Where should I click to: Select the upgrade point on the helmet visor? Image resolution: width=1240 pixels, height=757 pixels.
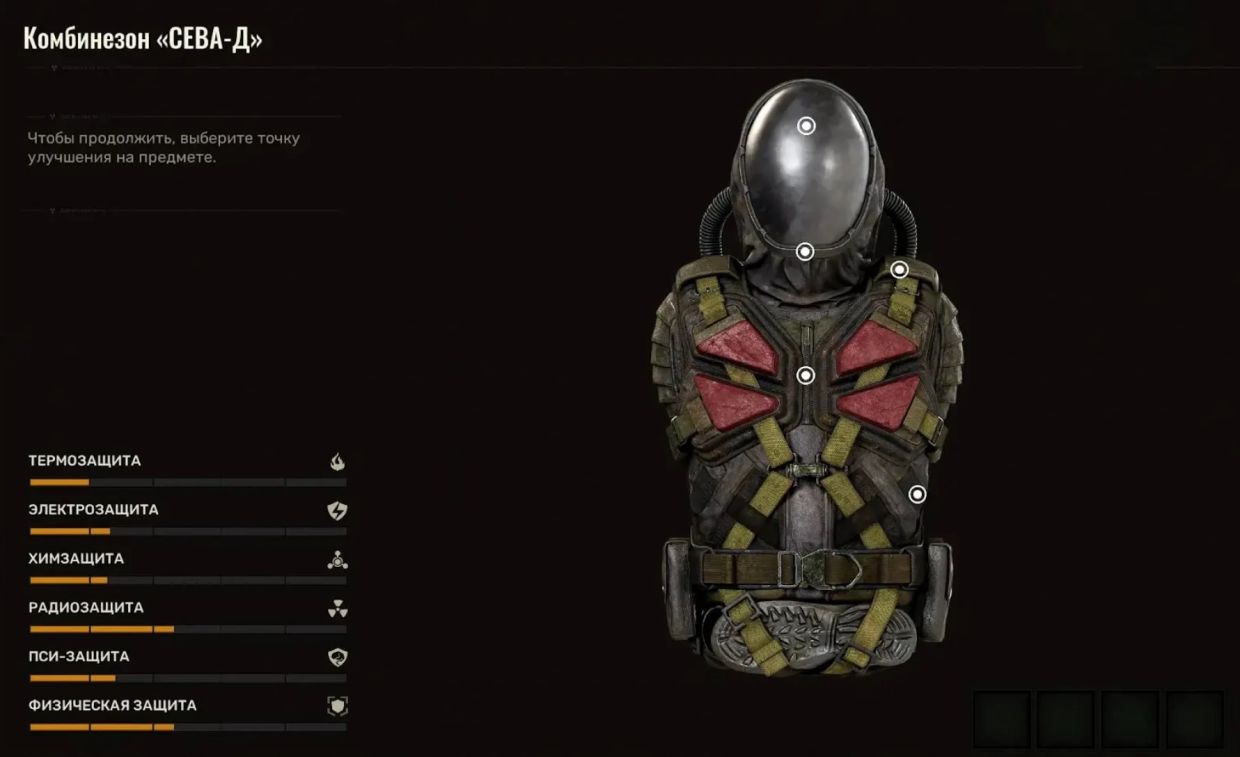806,126
